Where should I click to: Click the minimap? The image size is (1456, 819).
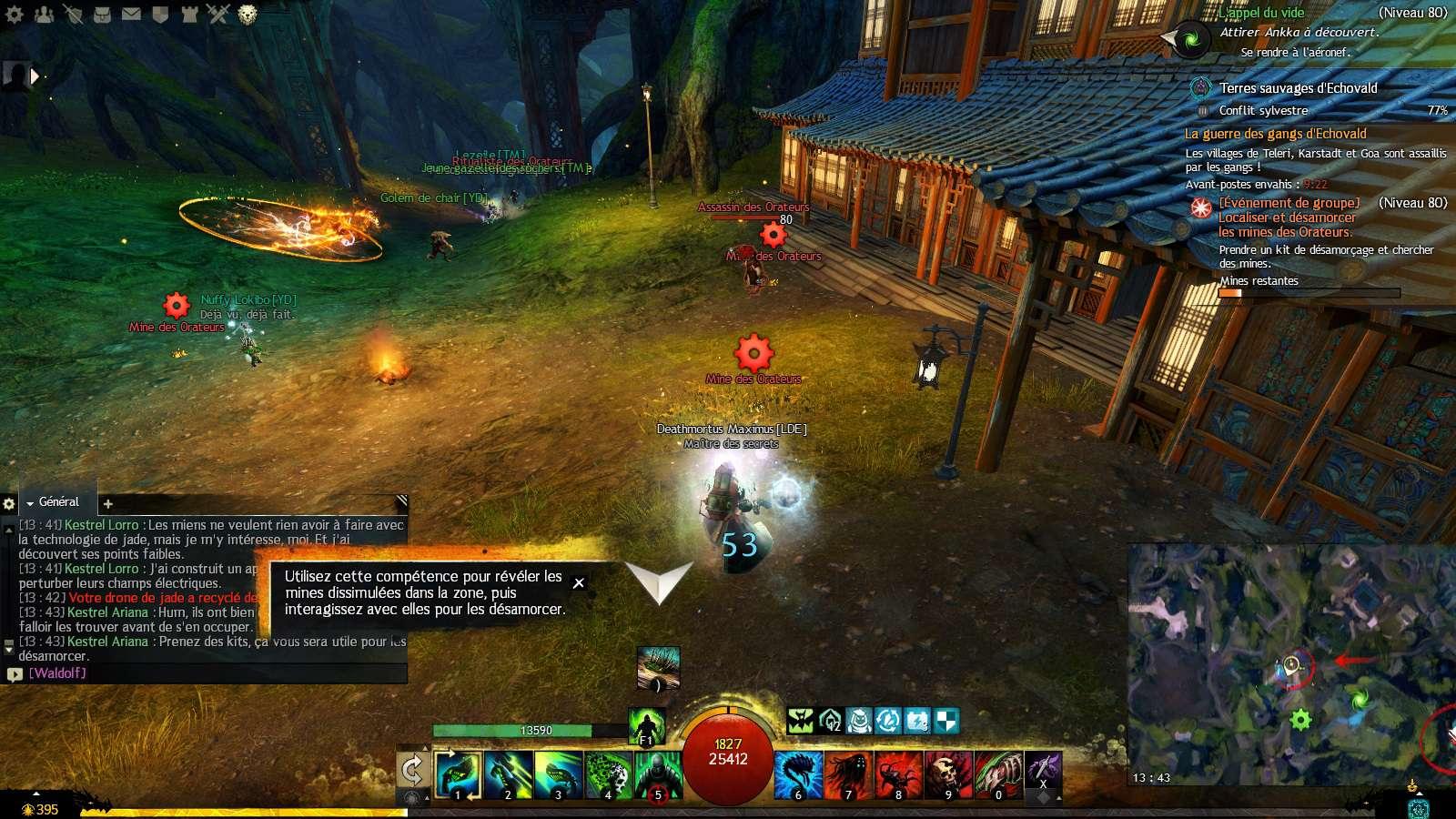[1291, 666]
